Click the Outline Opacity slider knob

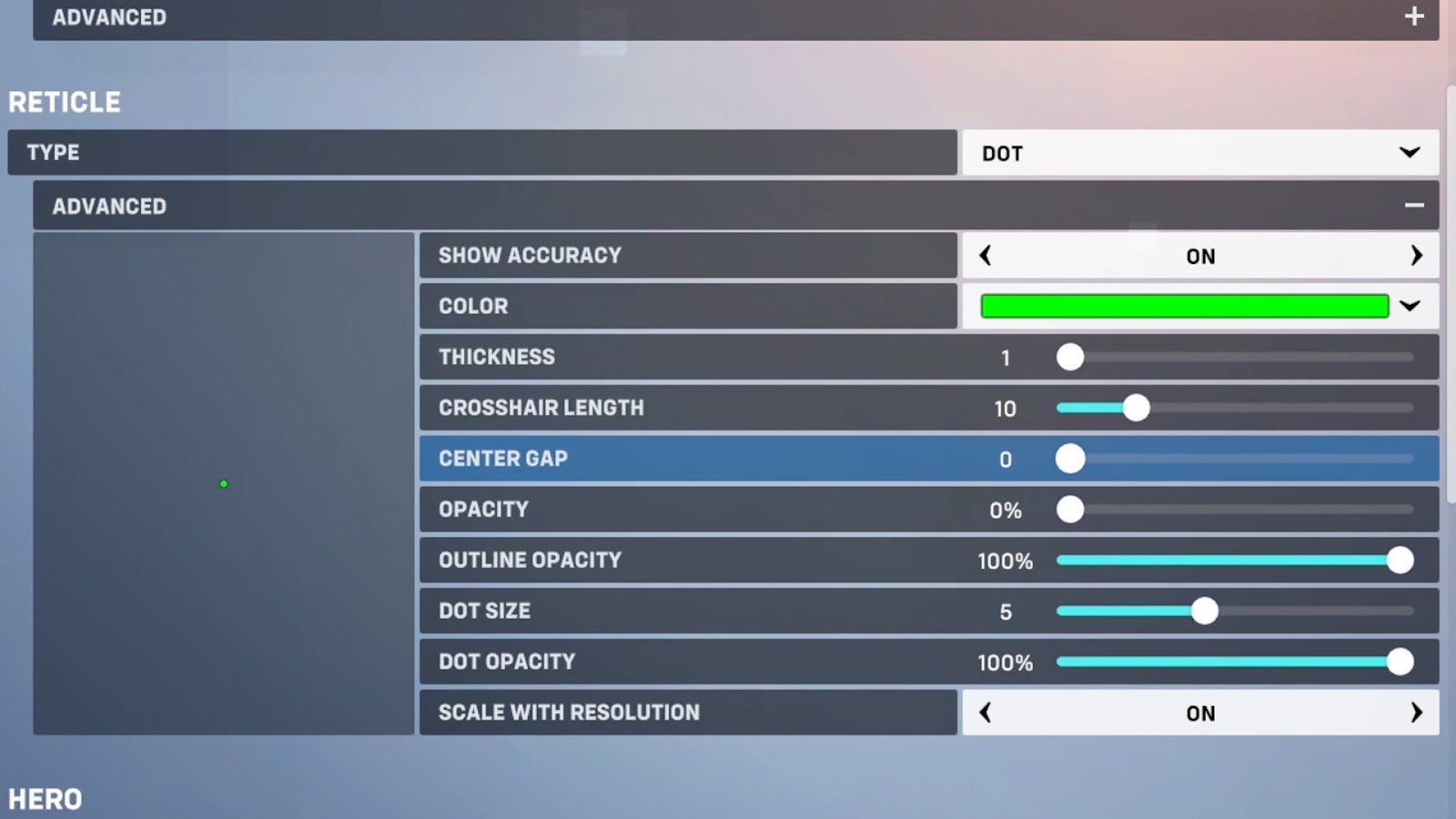pos(1400,561)
